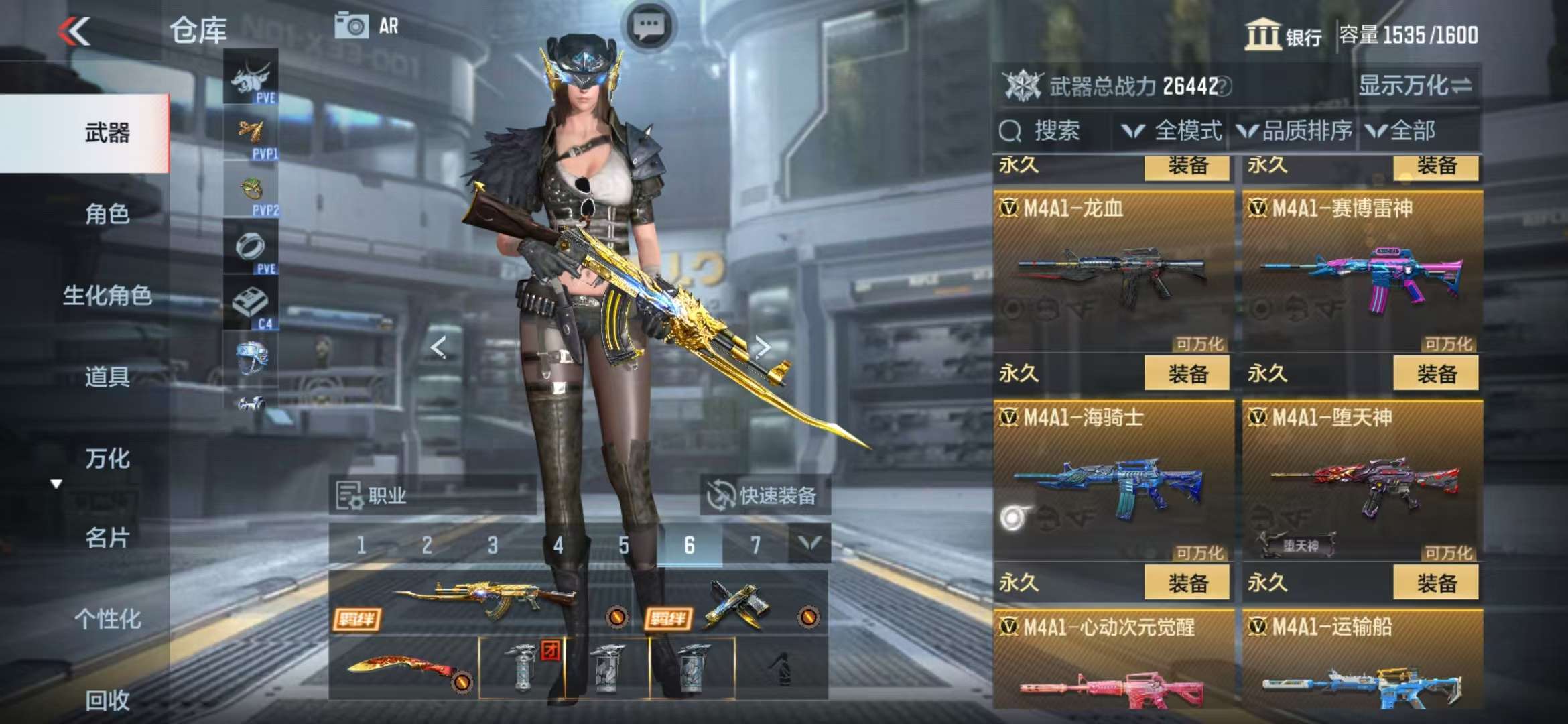
Task: Toggle the 显示万化 display option
Action: tap(1415, 86)
